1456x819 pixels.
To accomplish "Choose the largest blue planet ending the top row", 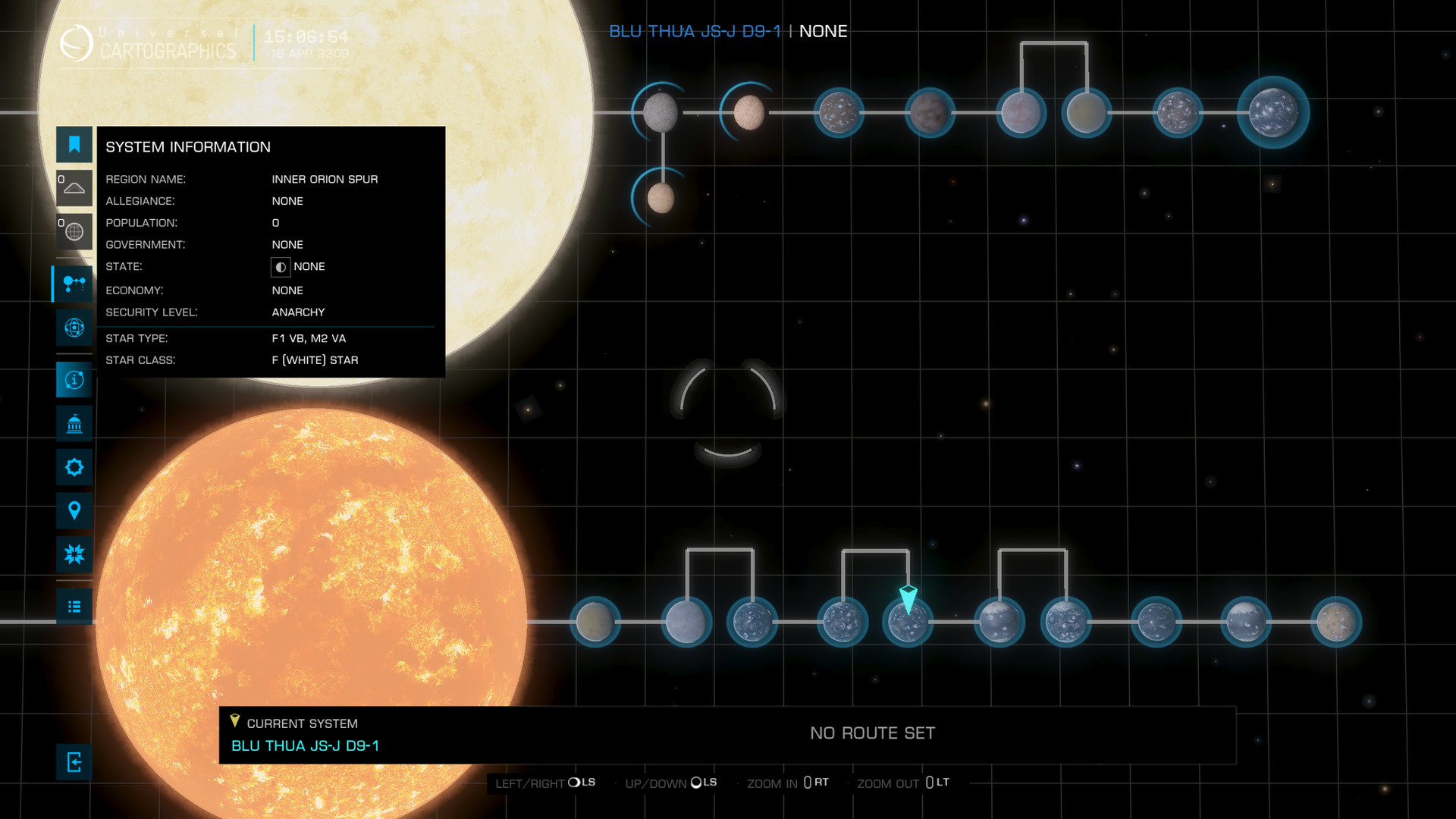I will (x=1273, y=112).
